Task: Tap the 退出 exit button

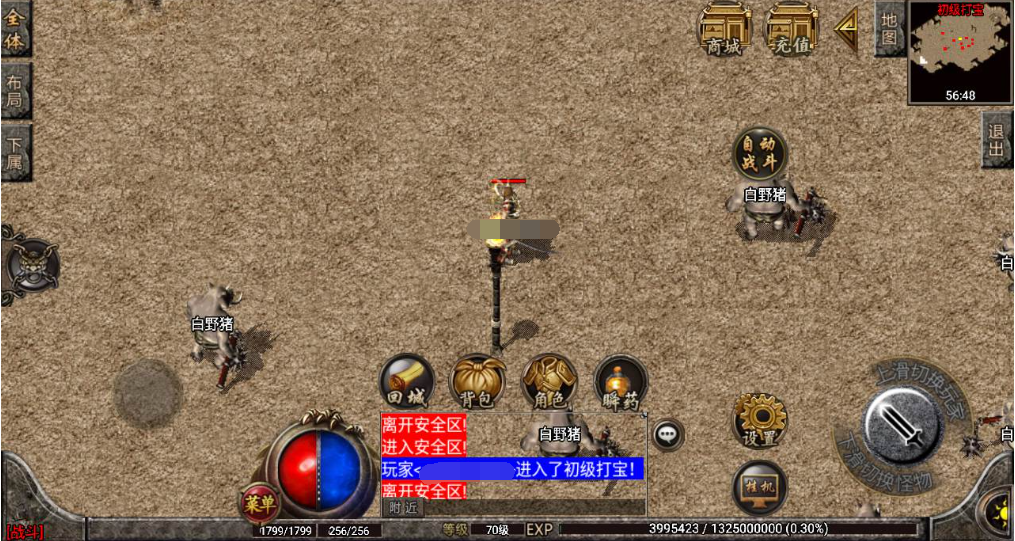Action: click(x=996, y=139)
